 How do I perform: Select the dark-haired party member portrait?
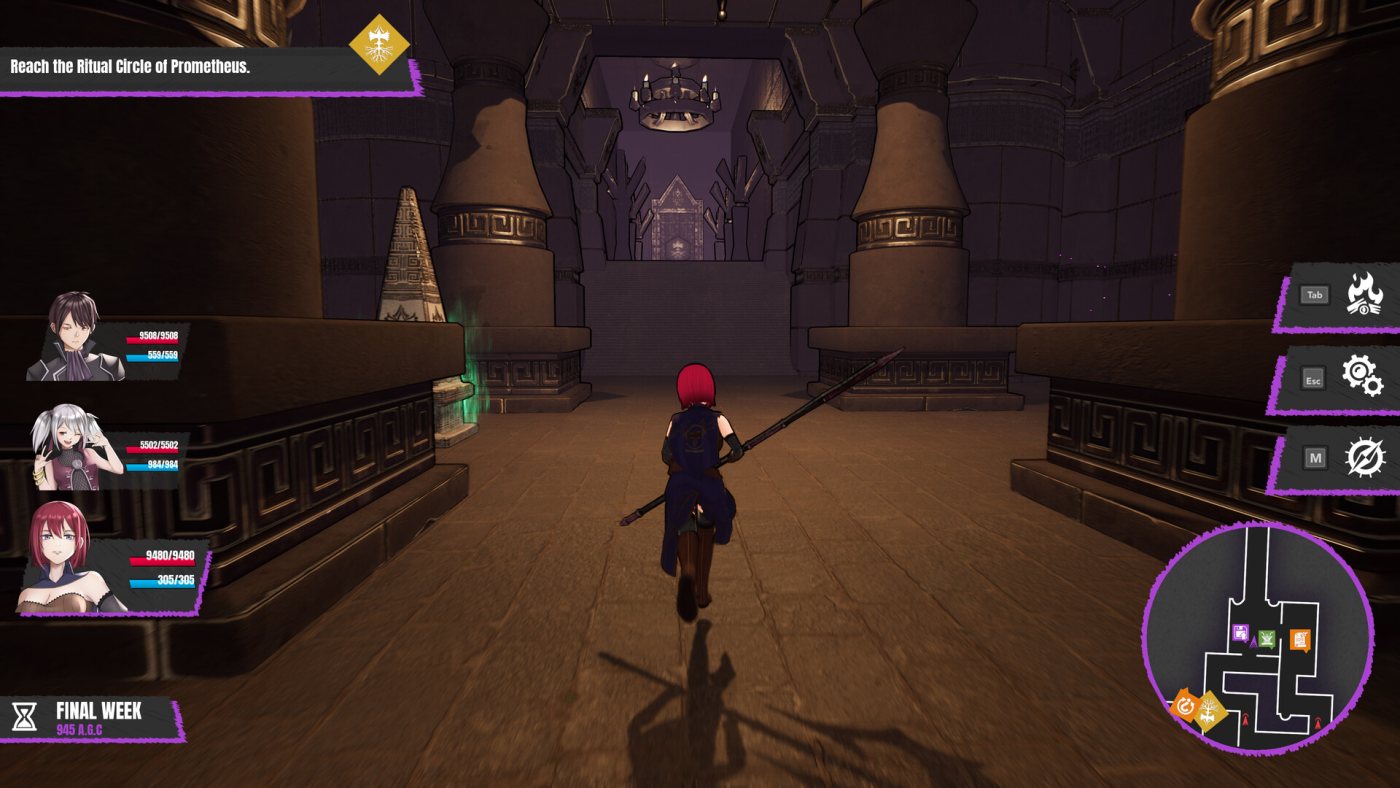click(75, 338)
